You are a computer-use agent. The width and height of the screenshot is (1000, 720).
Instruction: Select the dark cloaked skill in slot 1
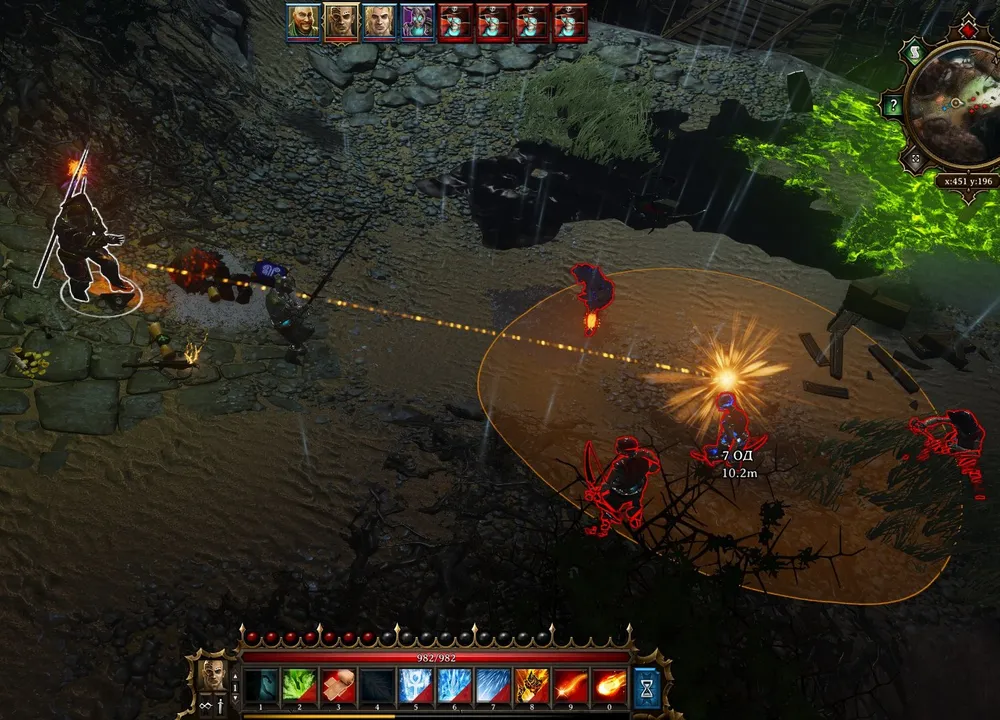click(x=260, y=686)
